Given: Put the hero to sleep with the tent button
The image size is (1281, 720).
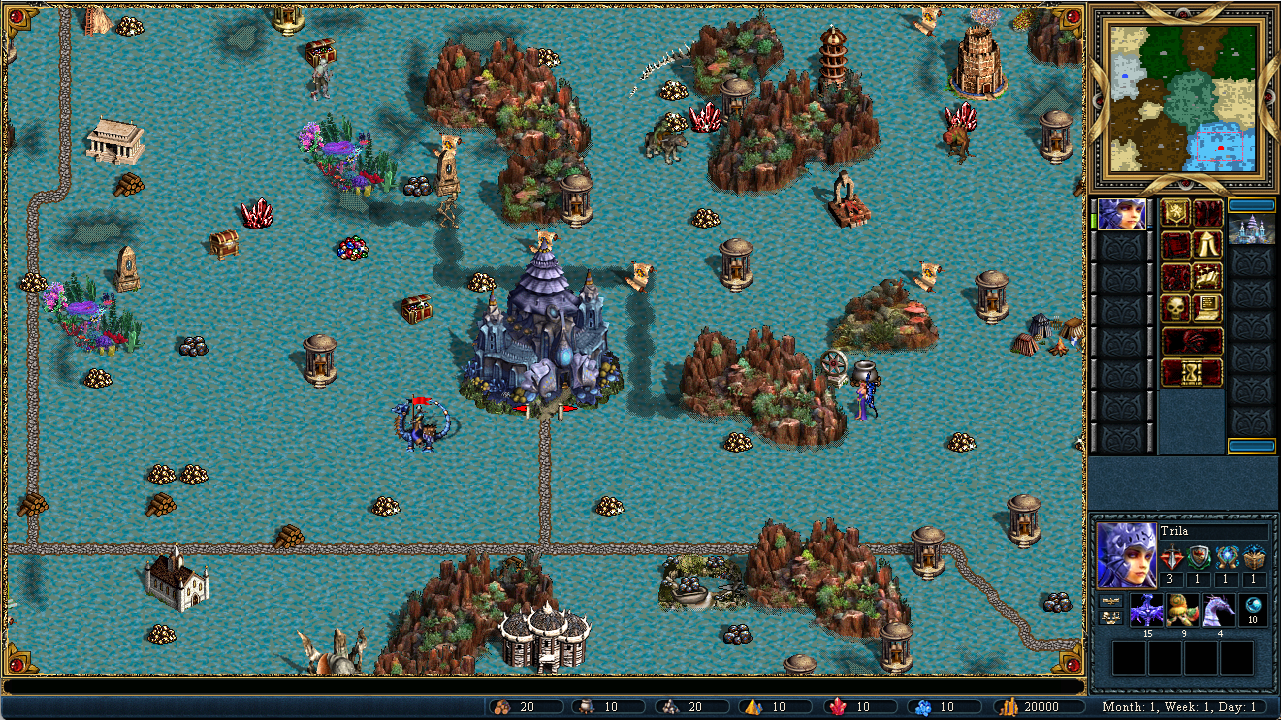Looking at the screenshot, I should click(1209, 244).
